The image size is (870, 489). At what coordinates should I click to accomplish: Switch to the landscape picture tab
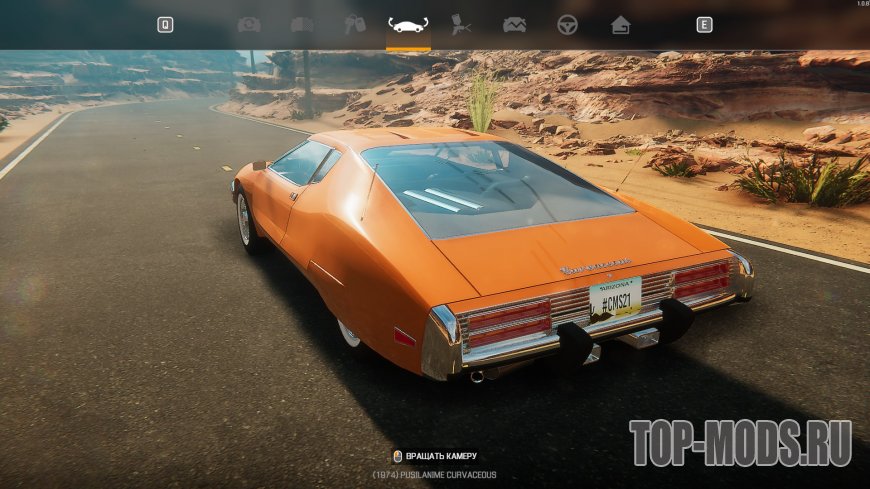(x=514, y=25)
